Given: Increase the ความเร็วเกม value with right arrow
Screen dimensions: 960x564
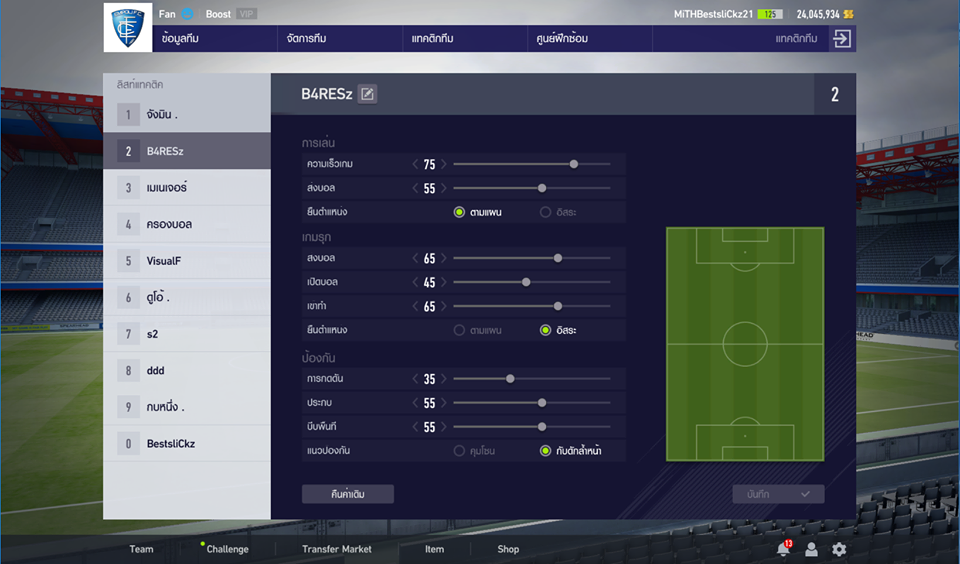Looking at the screenshot, I should pyautogui.click(x=444, y=164).
